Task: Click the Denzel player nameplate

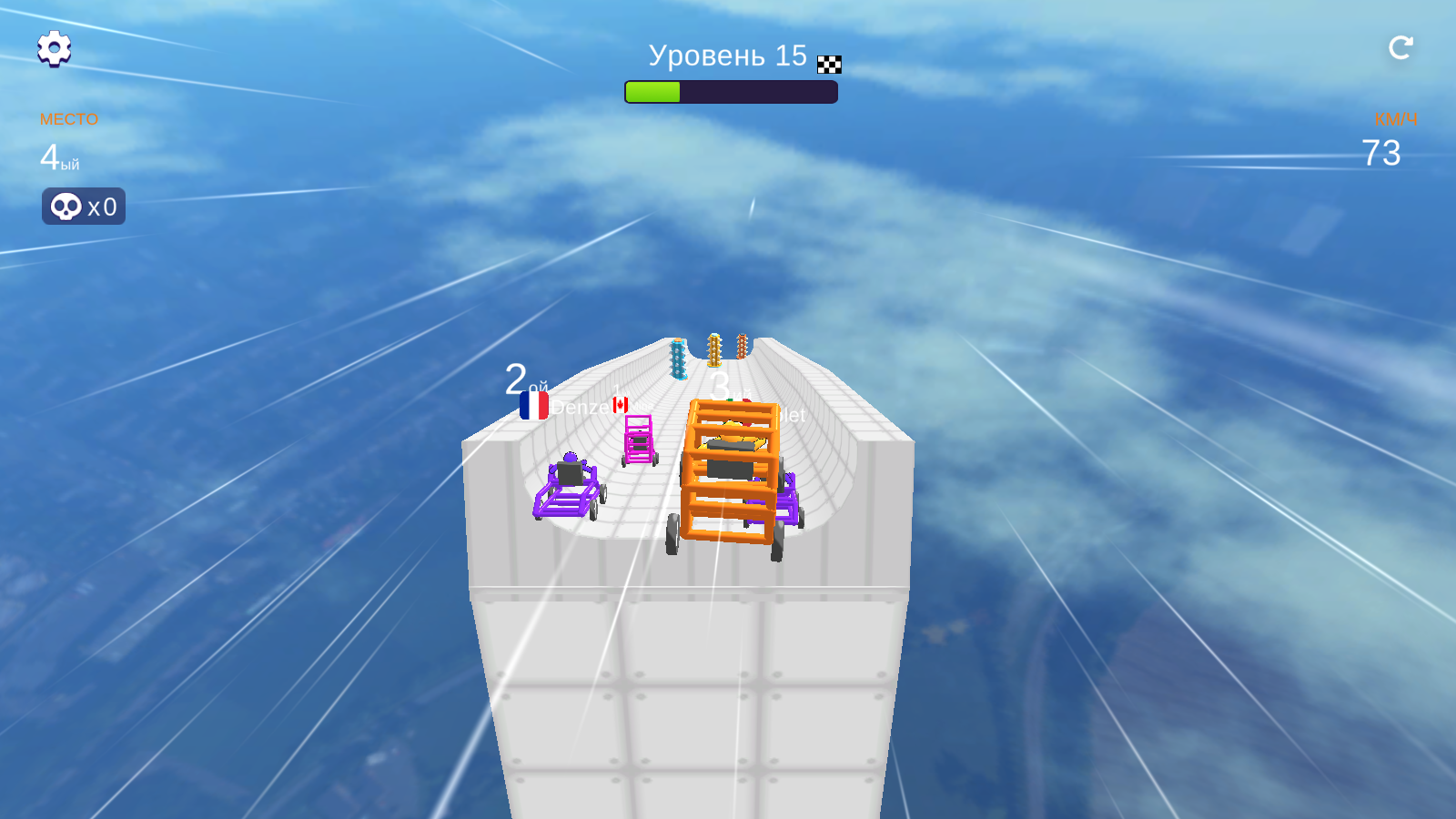Action: (x=581, y=406)
